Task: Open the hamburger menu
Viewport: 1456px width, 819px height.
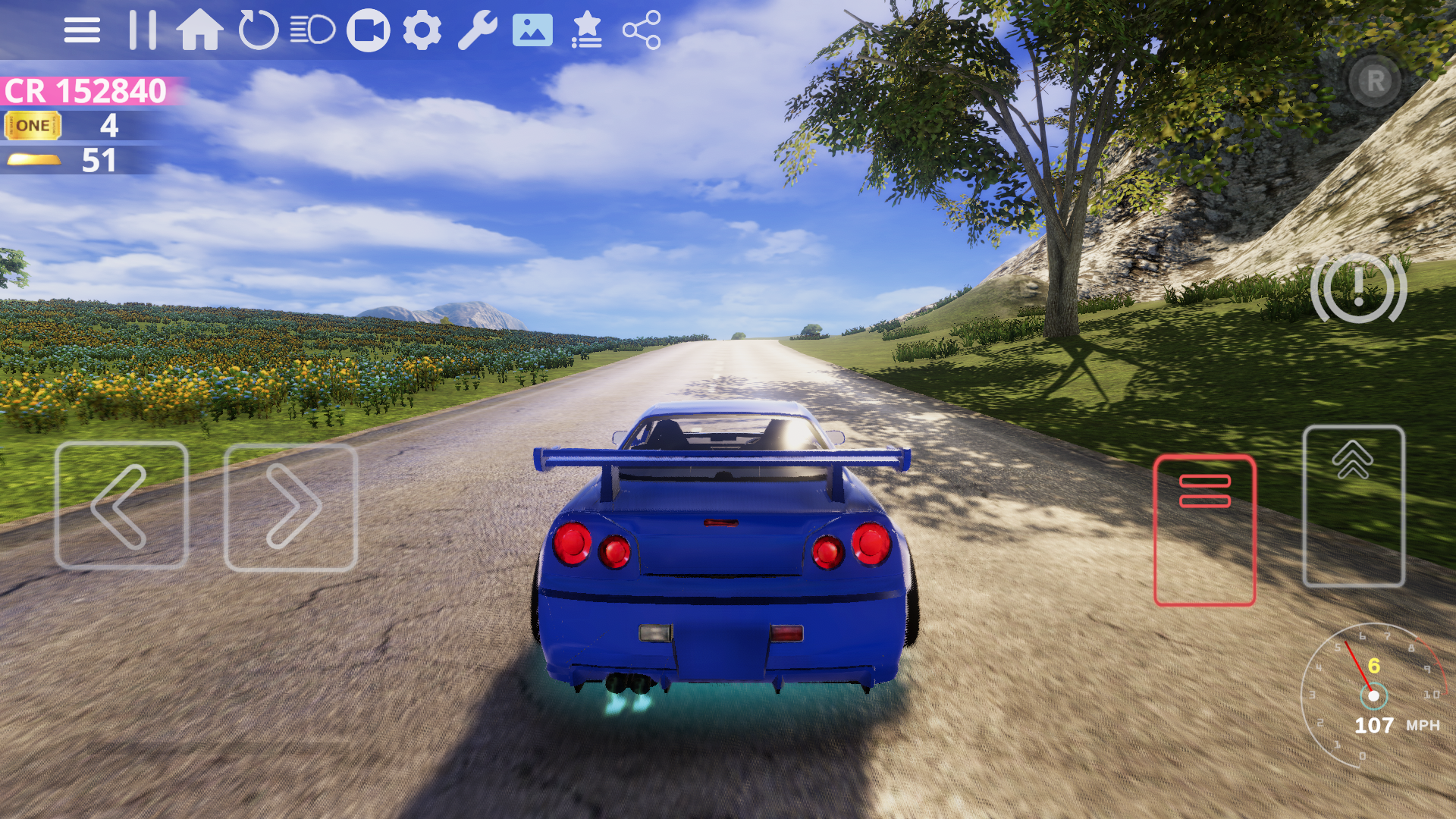Action: [83, 29]
